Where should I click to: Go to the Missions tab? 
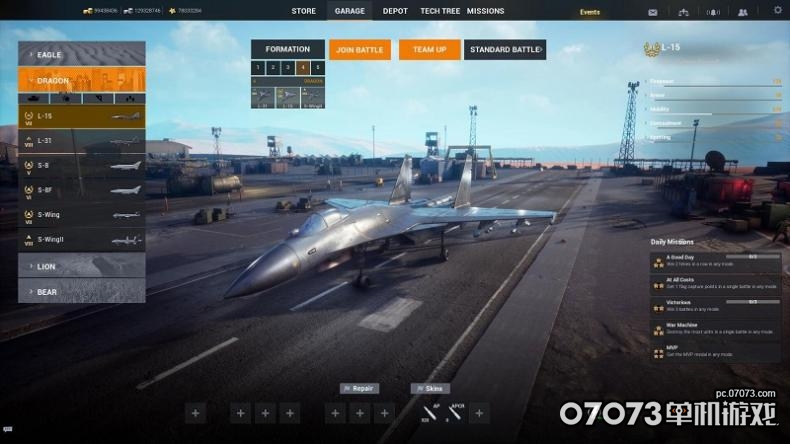pyautogui.click(x=485, y=11)
